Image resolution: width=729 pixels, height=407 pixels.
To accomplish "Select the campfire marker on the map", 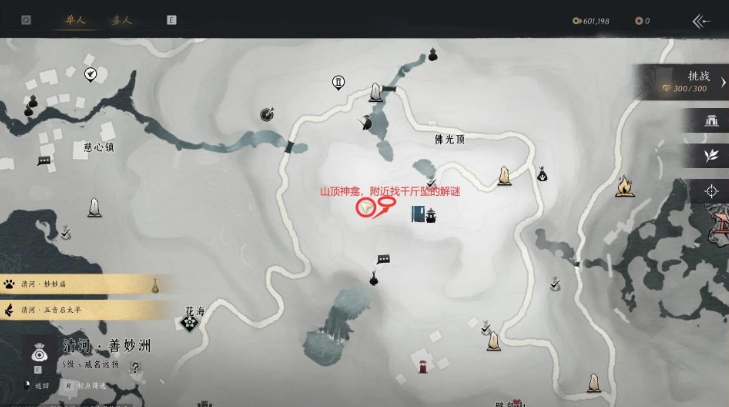I will [625, 185].
